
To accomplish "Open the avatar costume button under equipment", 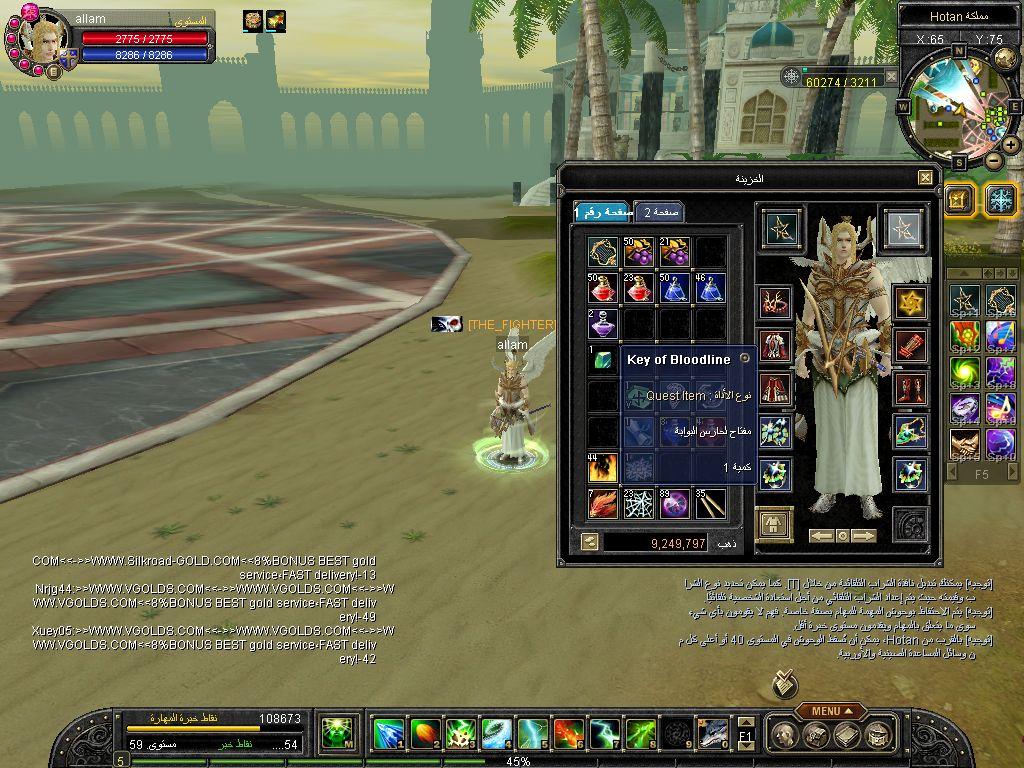I will point(775,524).
